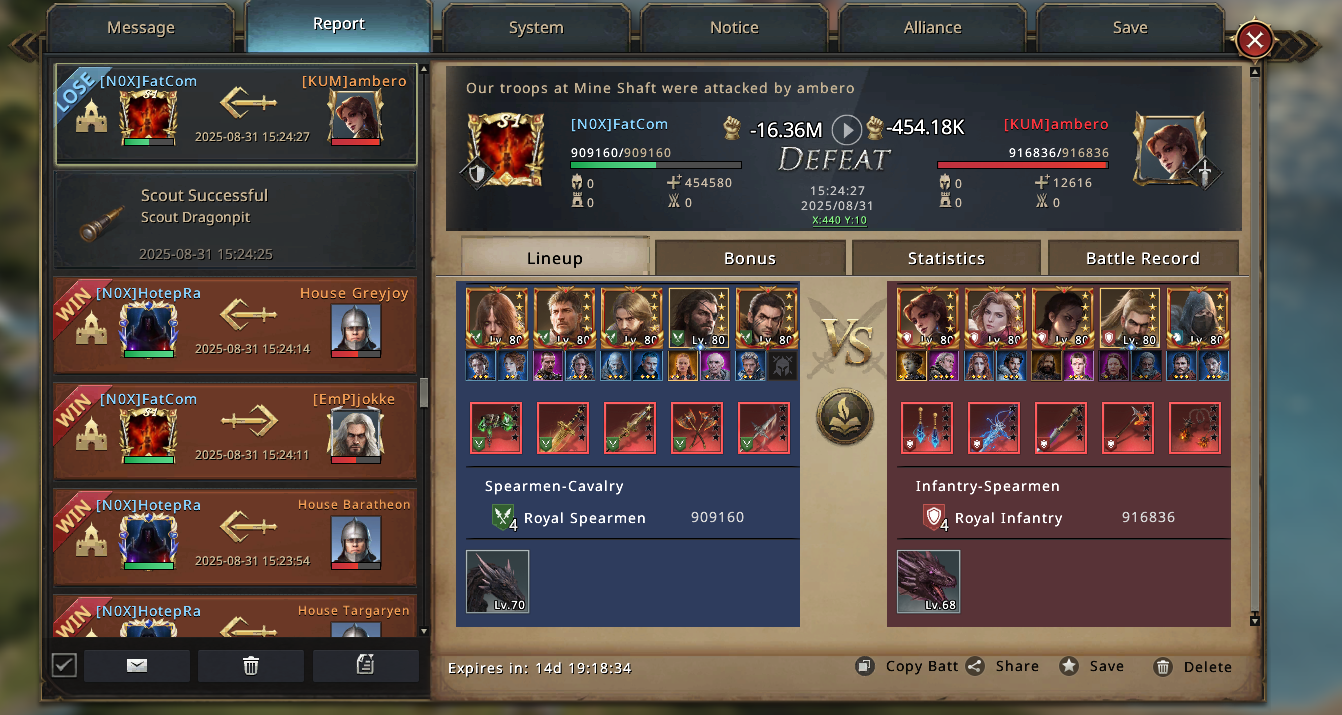Switch to the Message tab

pyautogui.click(x=140, y=28)
